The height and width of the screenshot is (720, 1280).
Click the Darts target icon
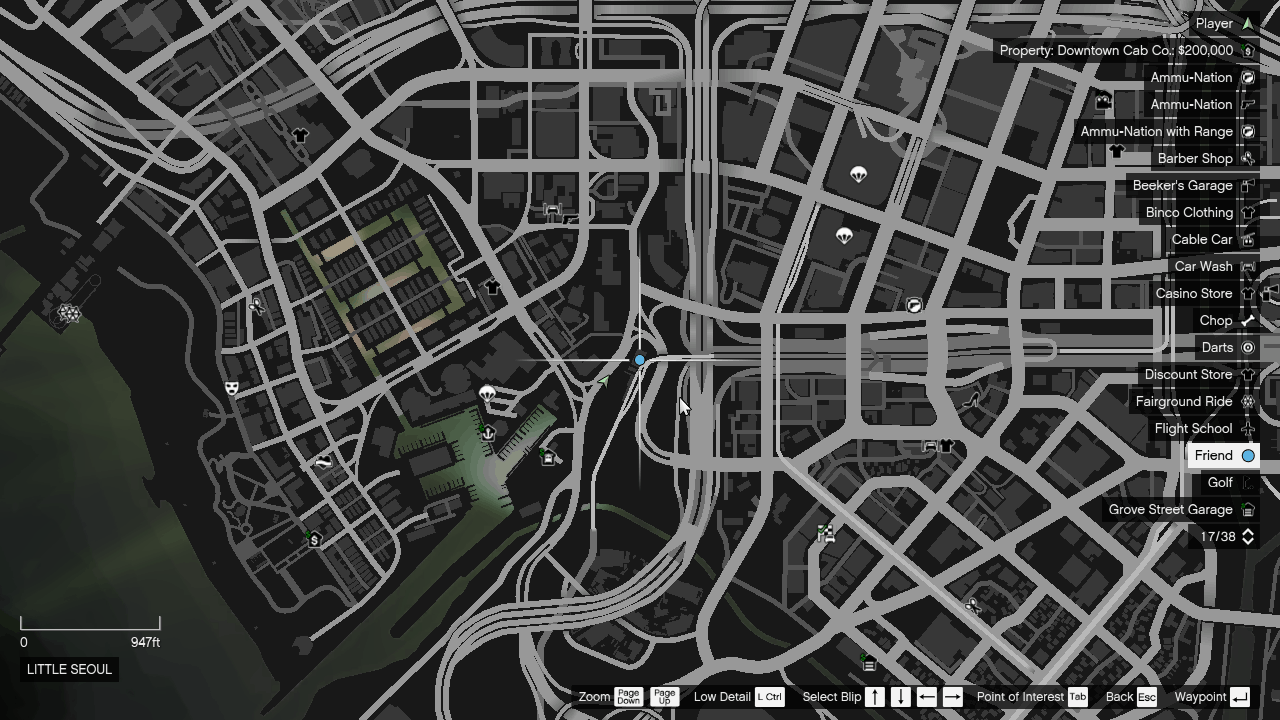coord(1246,347)
